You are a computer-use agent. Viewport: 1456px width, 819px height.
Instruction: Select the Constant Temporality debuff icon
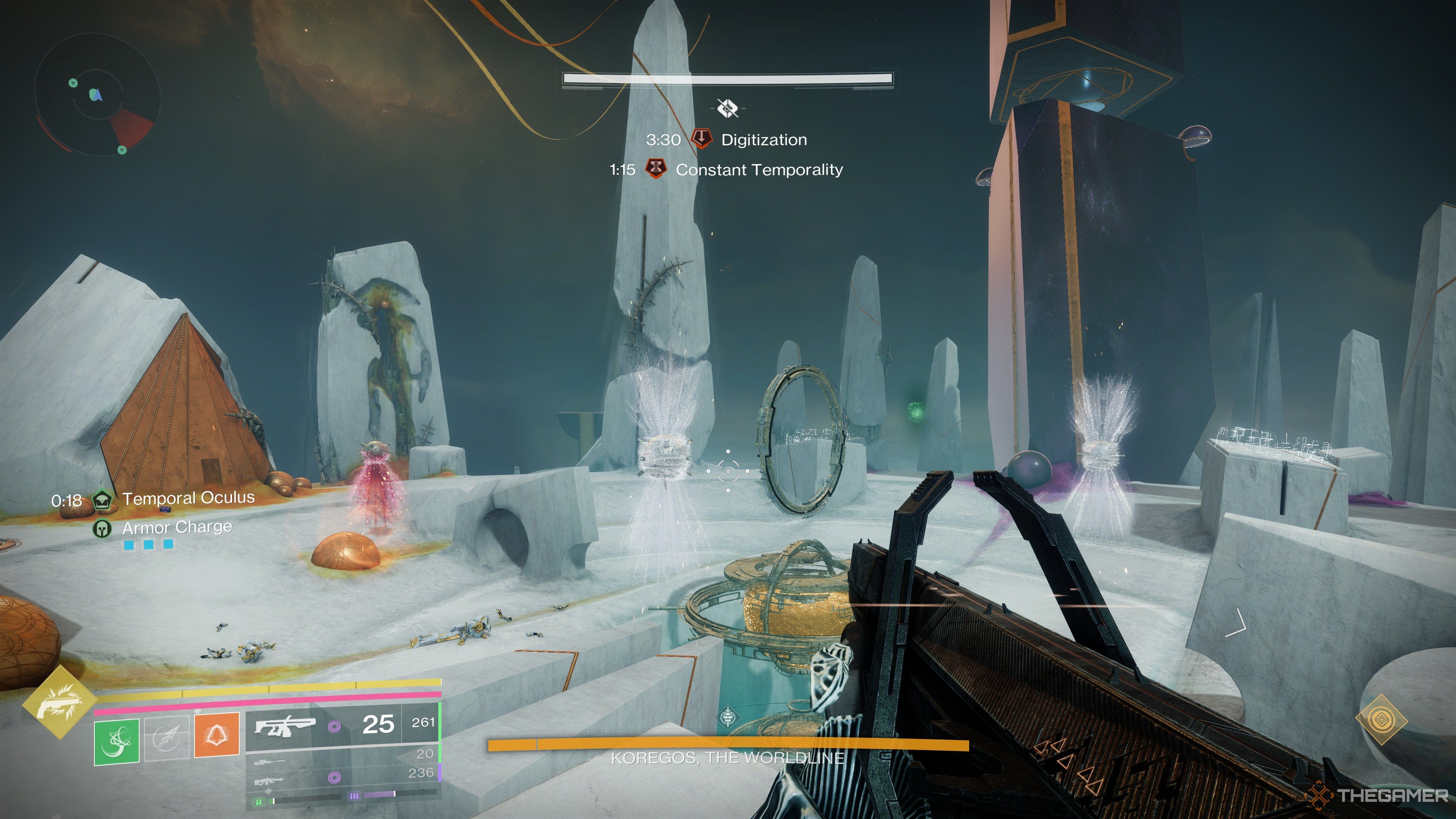tap(656, 169)
